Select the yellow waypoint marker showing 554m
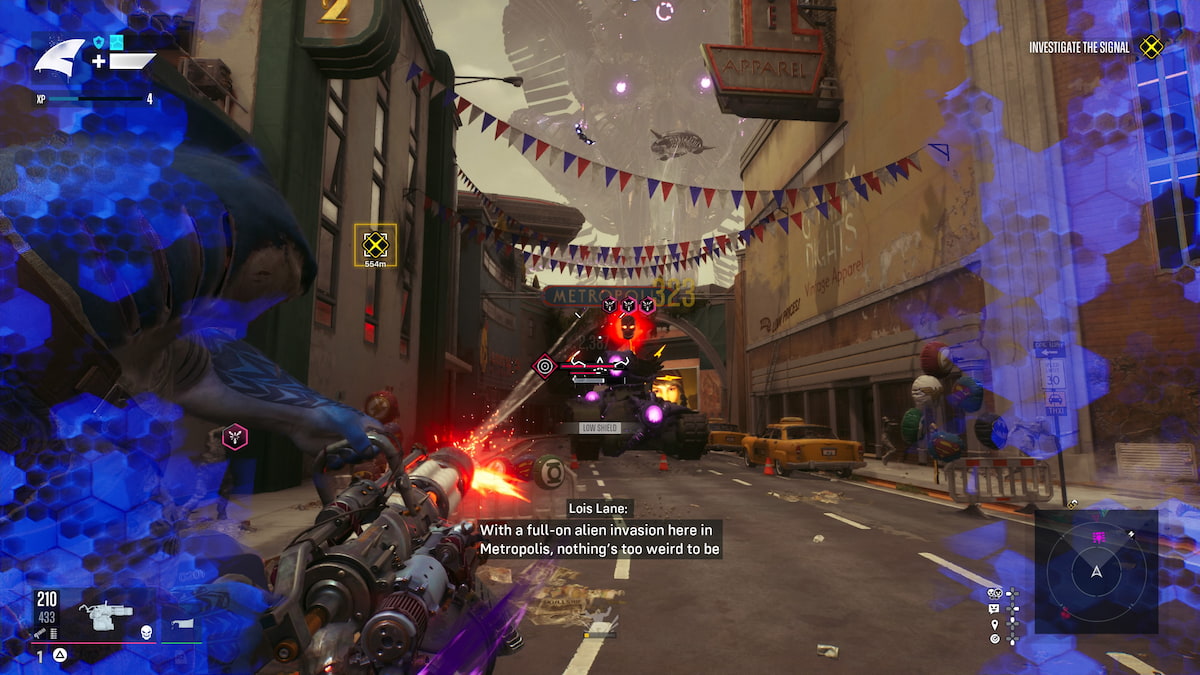1200x675 pixels. [375, 243]
